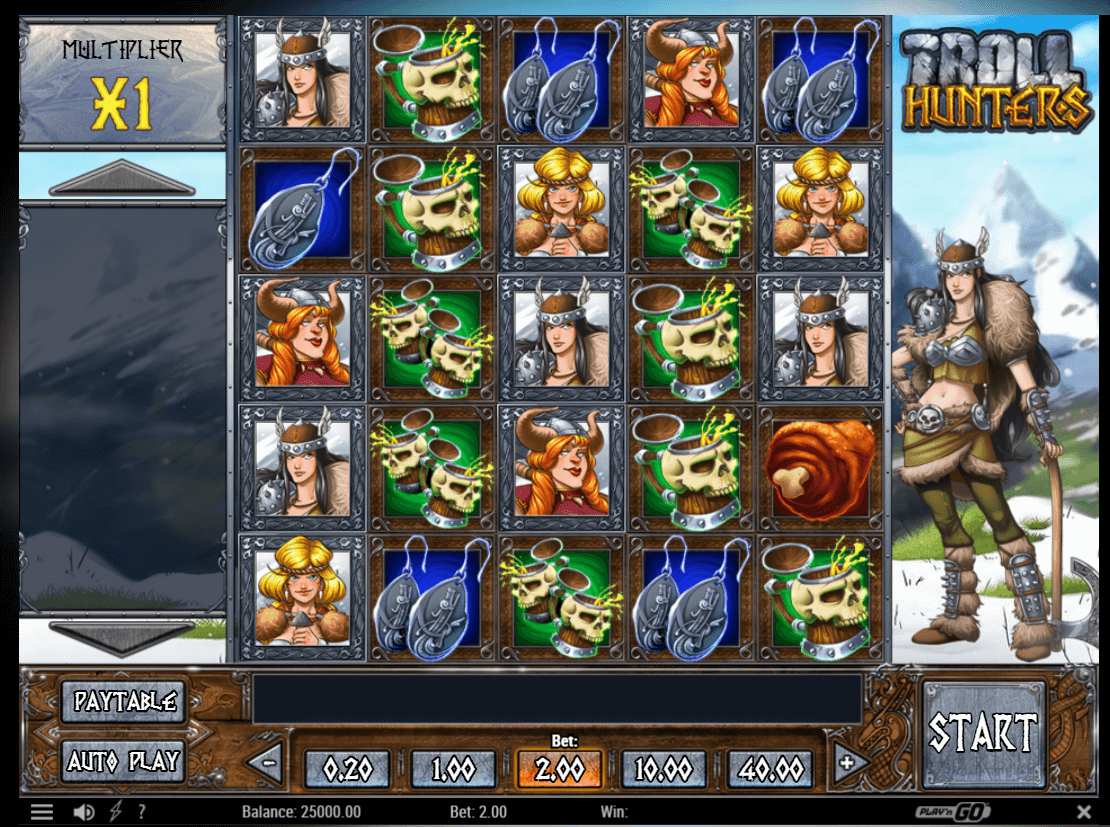Click the down arrow below the win panel
Viewport: 1110px width, 827px height.
[122, 636]
